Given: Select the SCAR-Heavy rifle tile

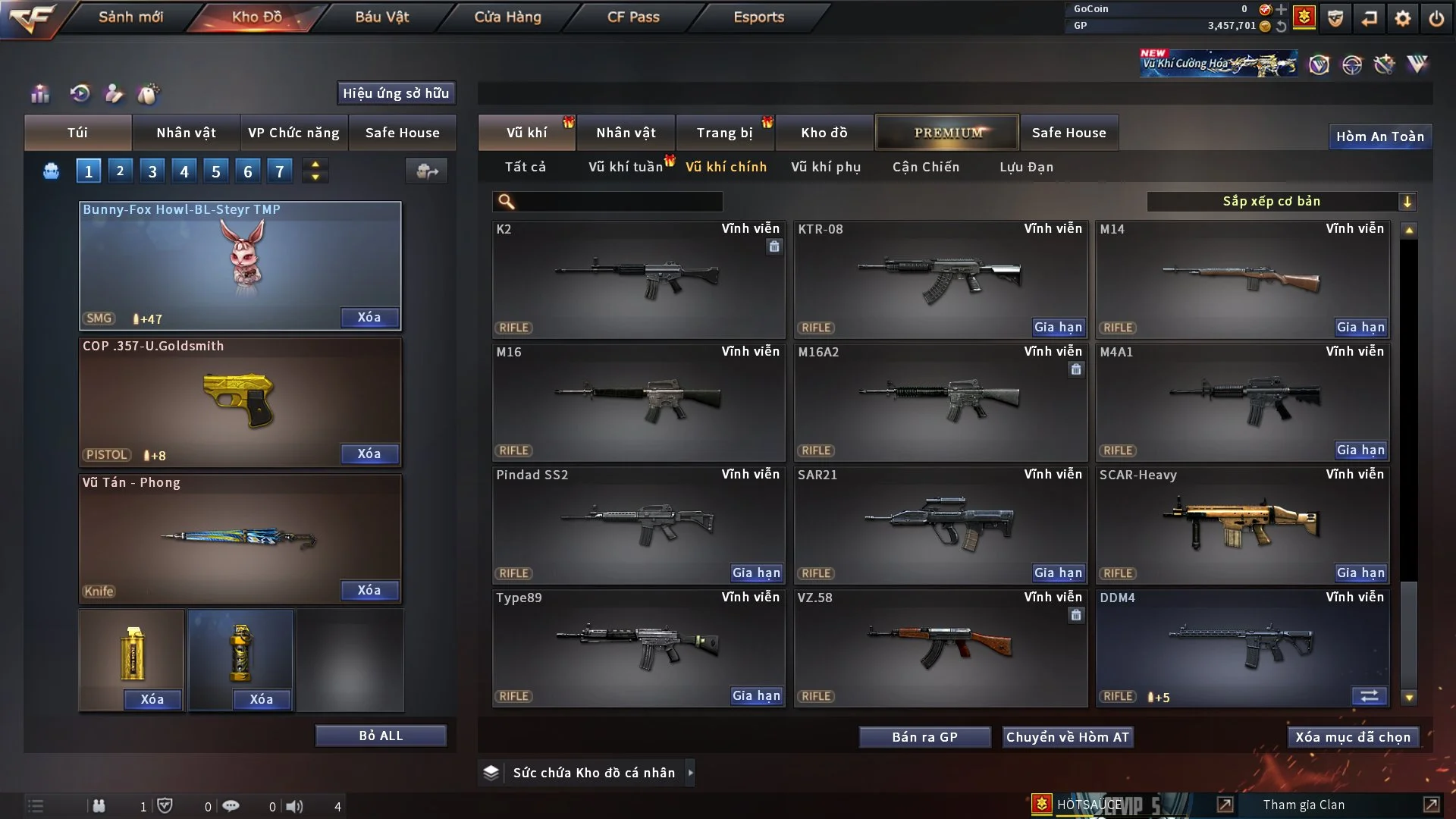Looking at the screenshot, I should 1242,525.
